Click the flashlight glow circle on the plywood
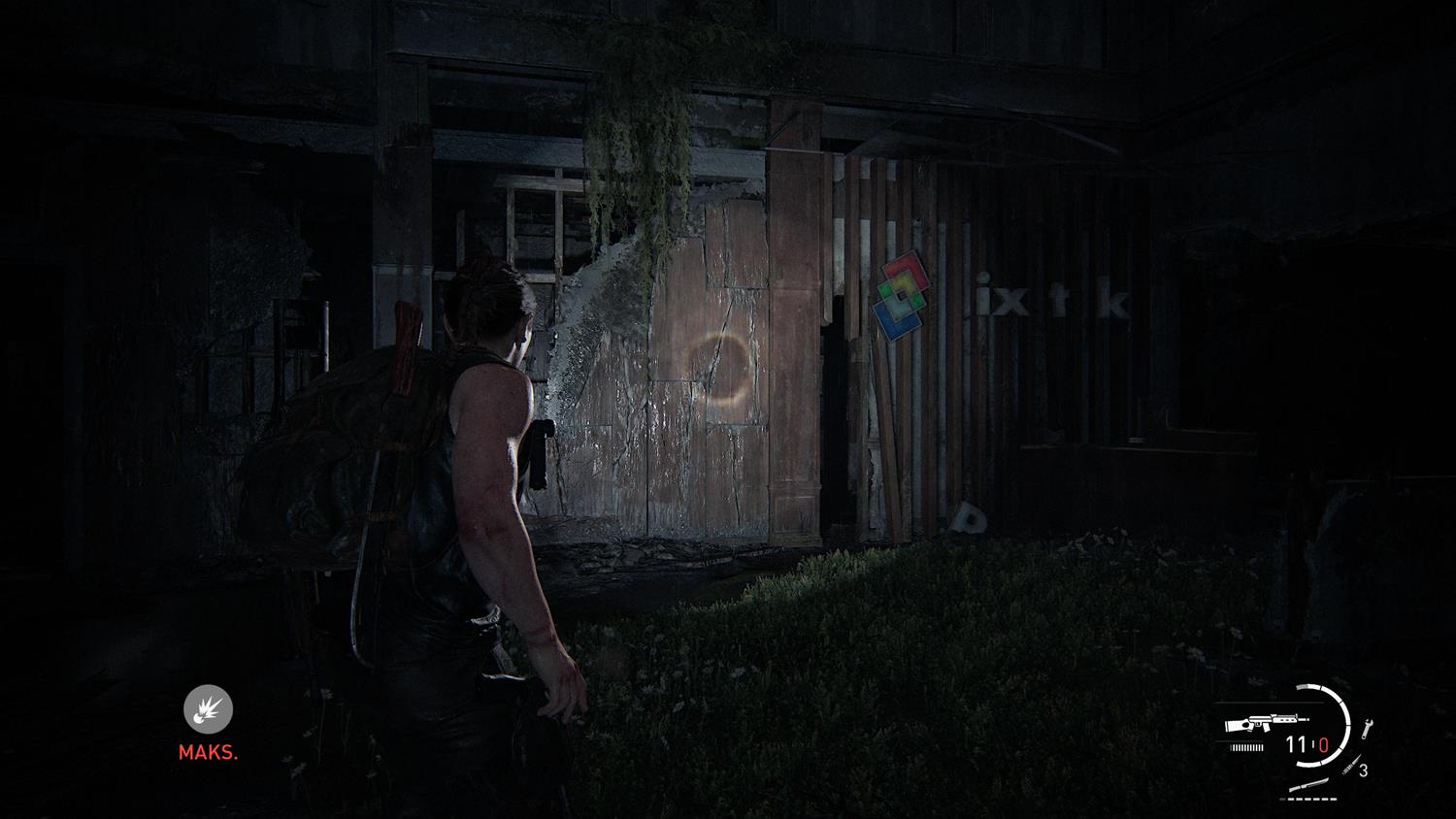 (x=720, y=367)
